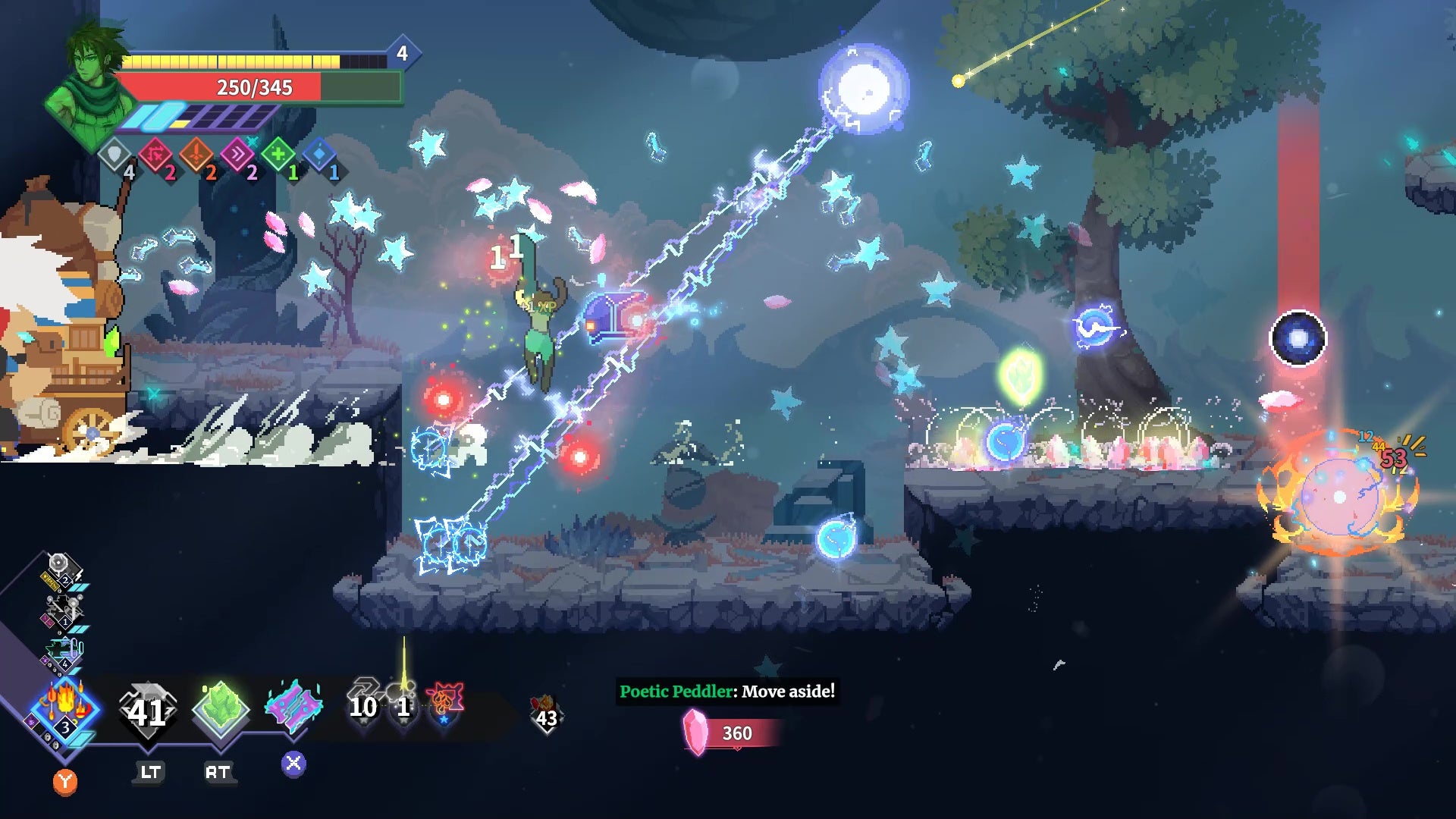Click the pink crystal currency icon
1456x819 pixels.
coord(695,733)
